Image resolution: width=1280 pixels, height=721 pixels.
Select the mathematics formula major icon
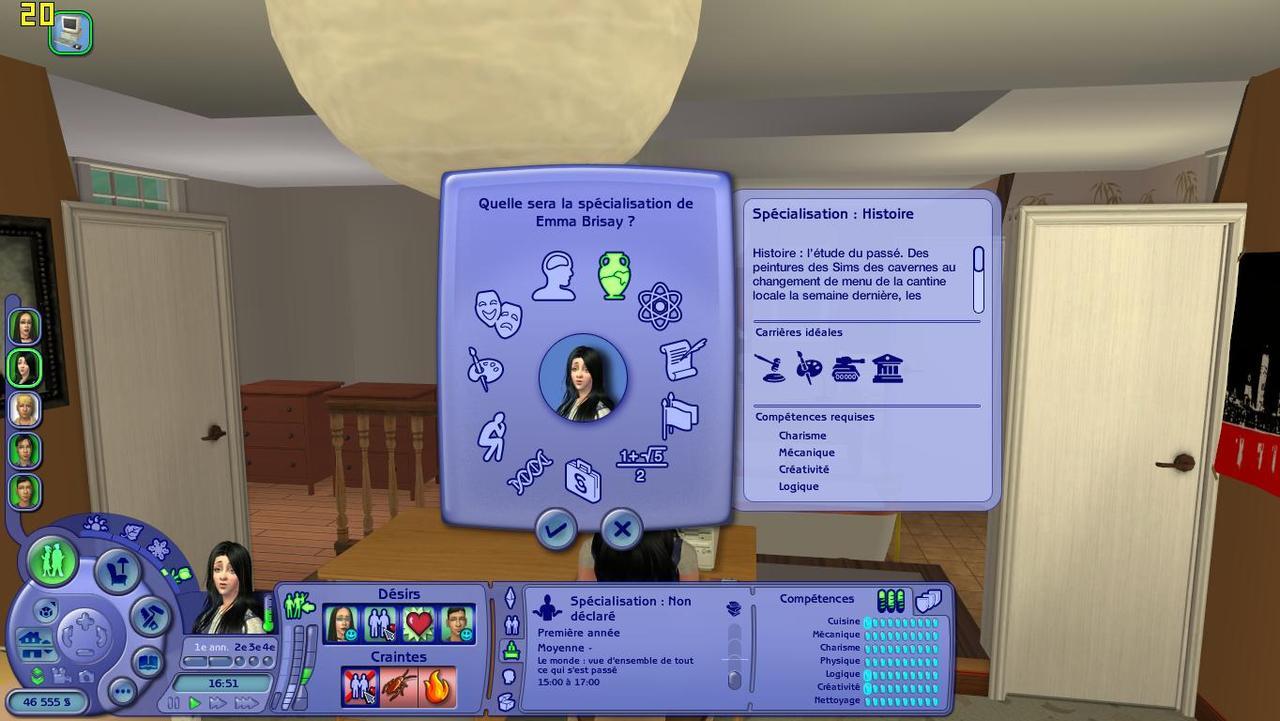click(642, 463)
